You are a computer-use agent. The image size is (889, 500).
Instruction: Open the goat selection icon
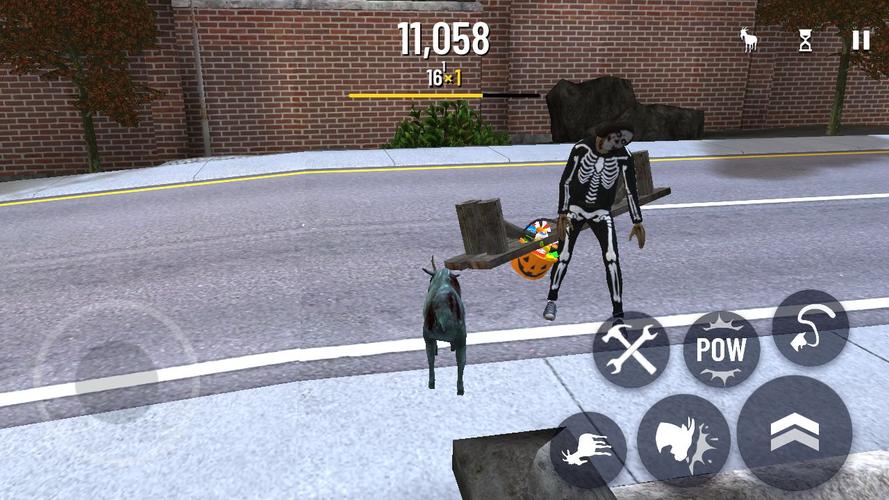tap(748, 40)
